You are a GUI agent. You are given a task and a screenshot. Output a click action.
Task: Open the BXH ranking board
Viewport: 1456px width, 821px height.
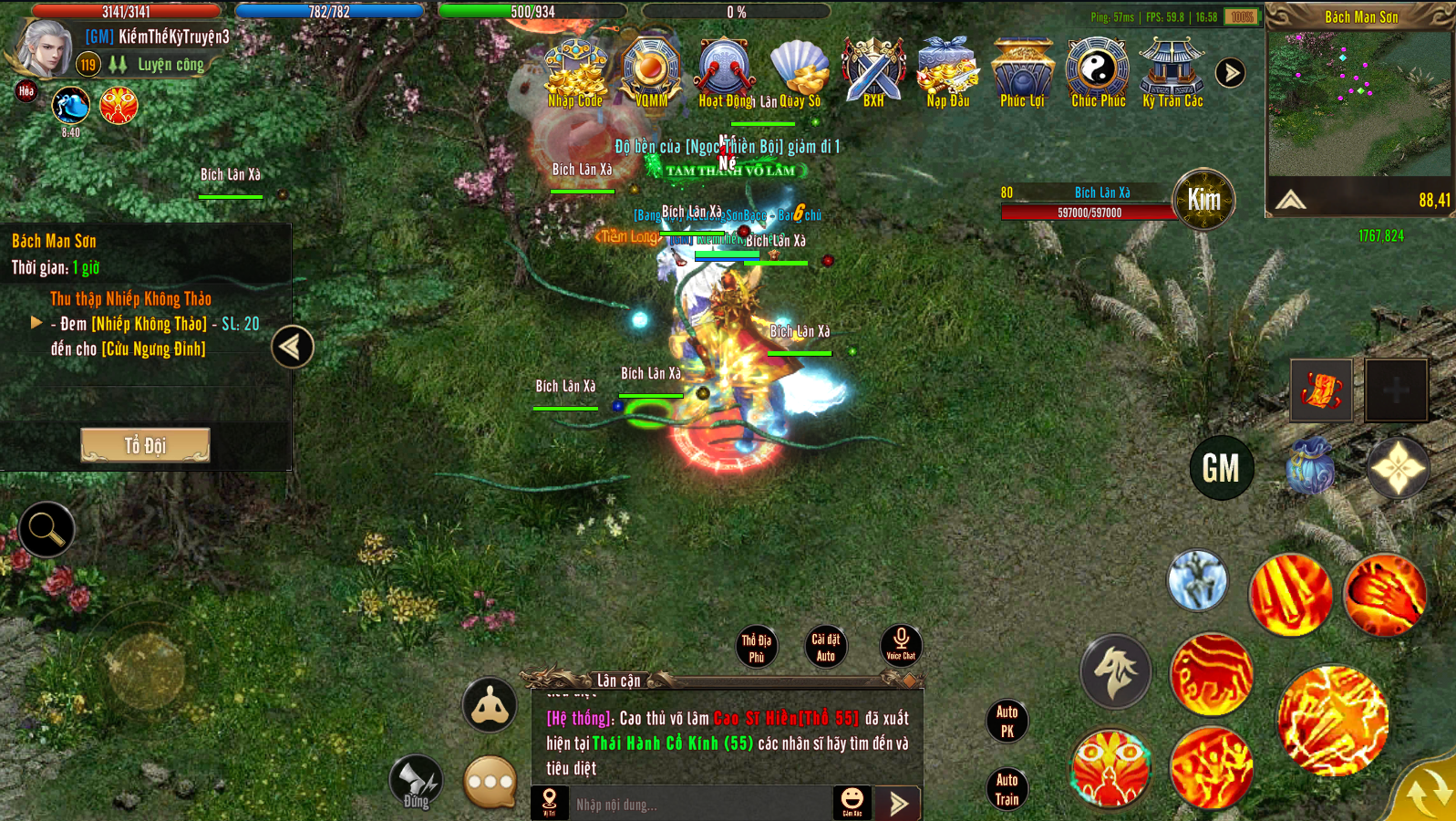click(x=873, y=73)
